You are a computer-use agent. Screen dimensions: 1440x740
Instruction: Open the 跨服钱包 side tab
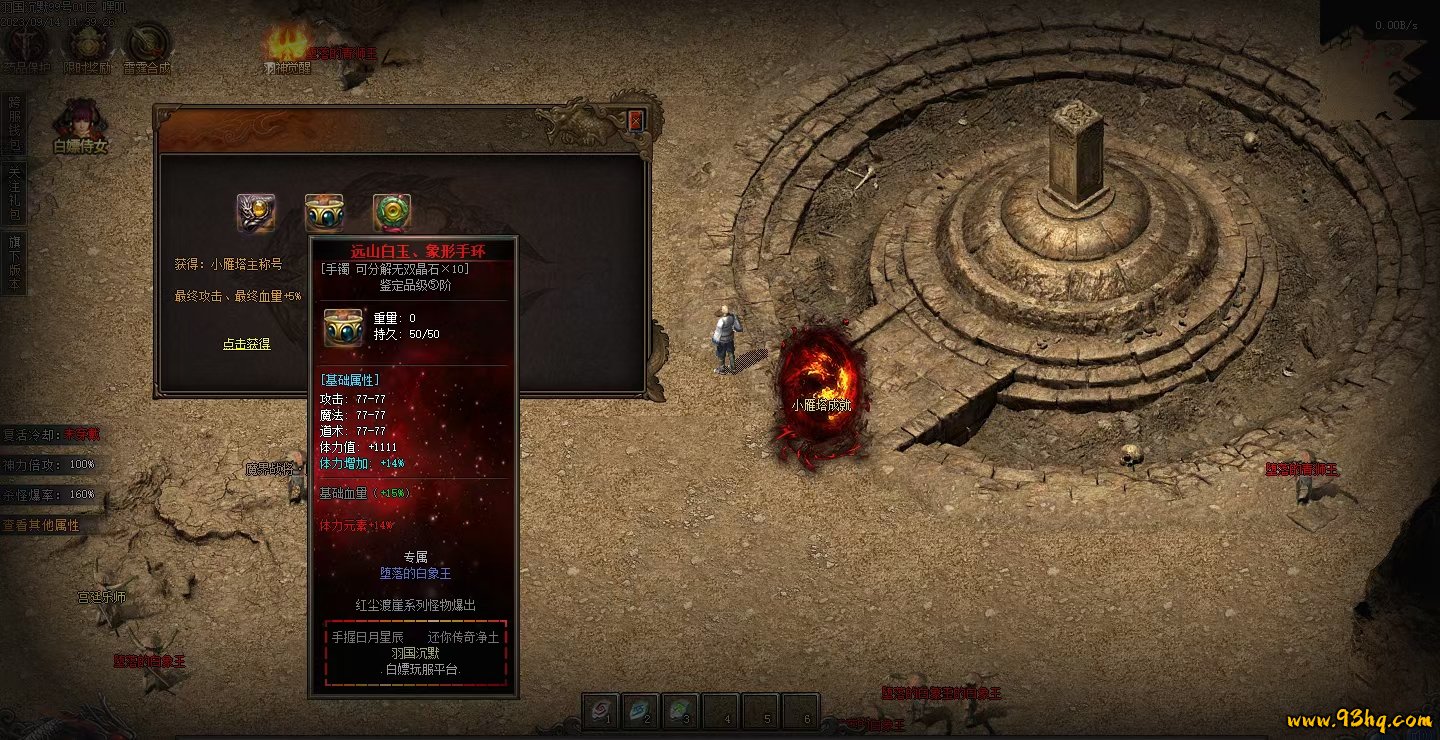coord(14,123)
